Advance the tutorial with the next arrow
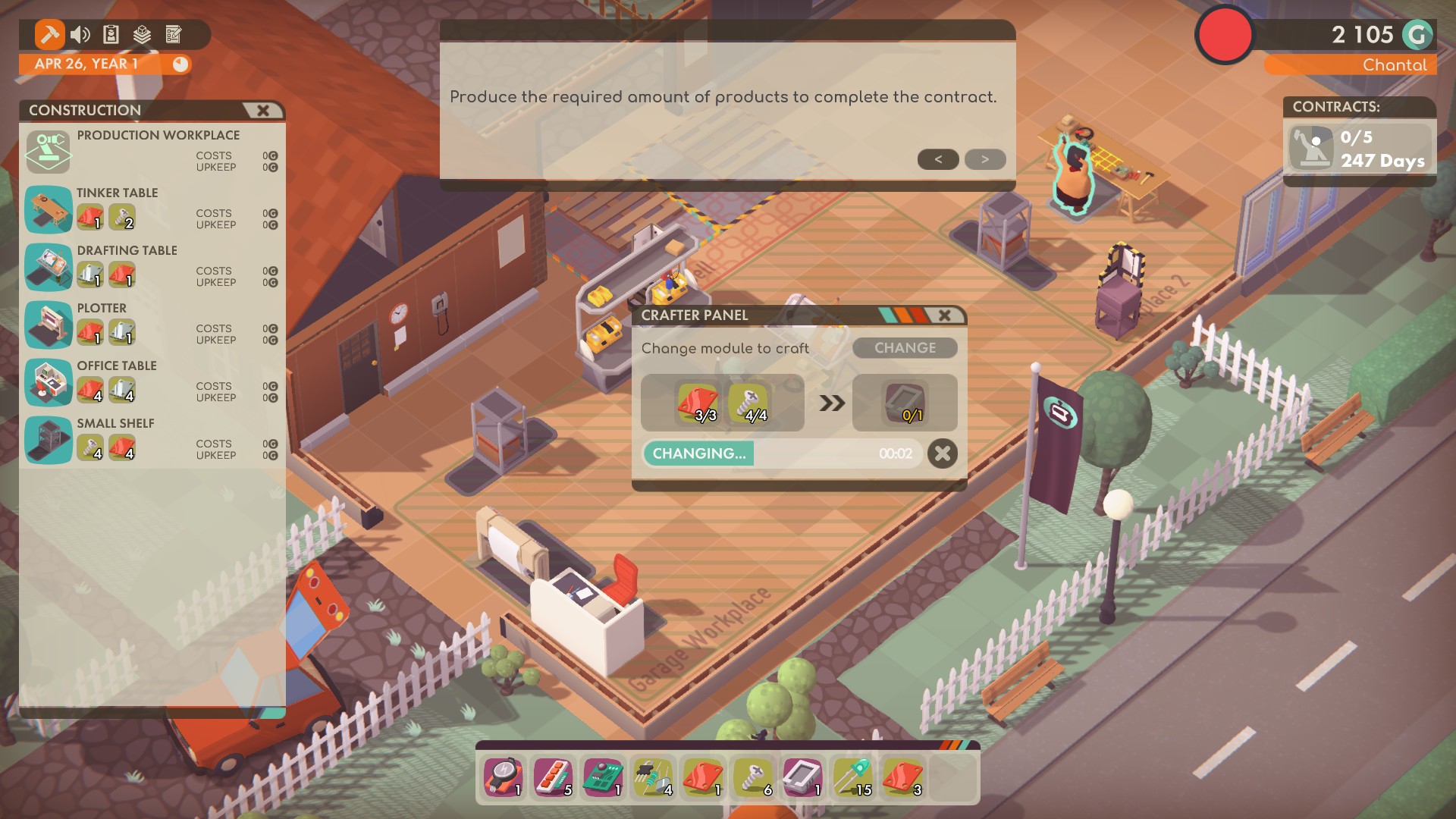The image size is (1456, 819). (984, 159)
